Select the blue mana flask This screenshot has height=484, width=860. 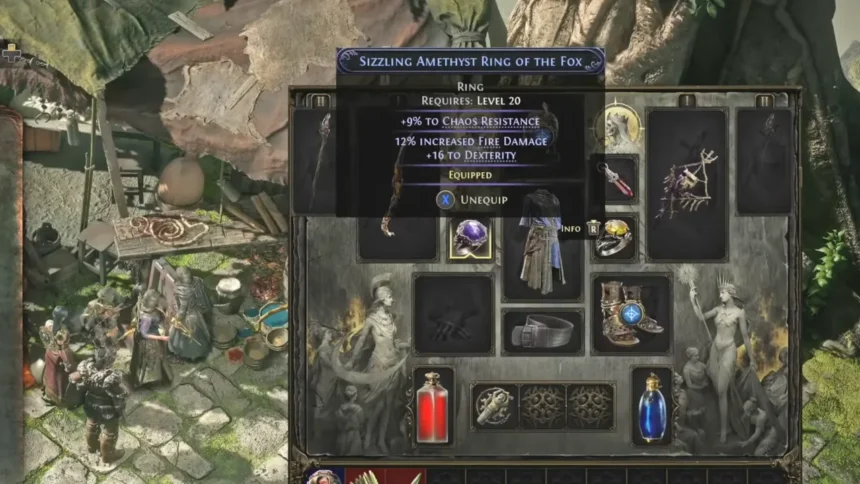pyautogui.click(x=651, y=405)
